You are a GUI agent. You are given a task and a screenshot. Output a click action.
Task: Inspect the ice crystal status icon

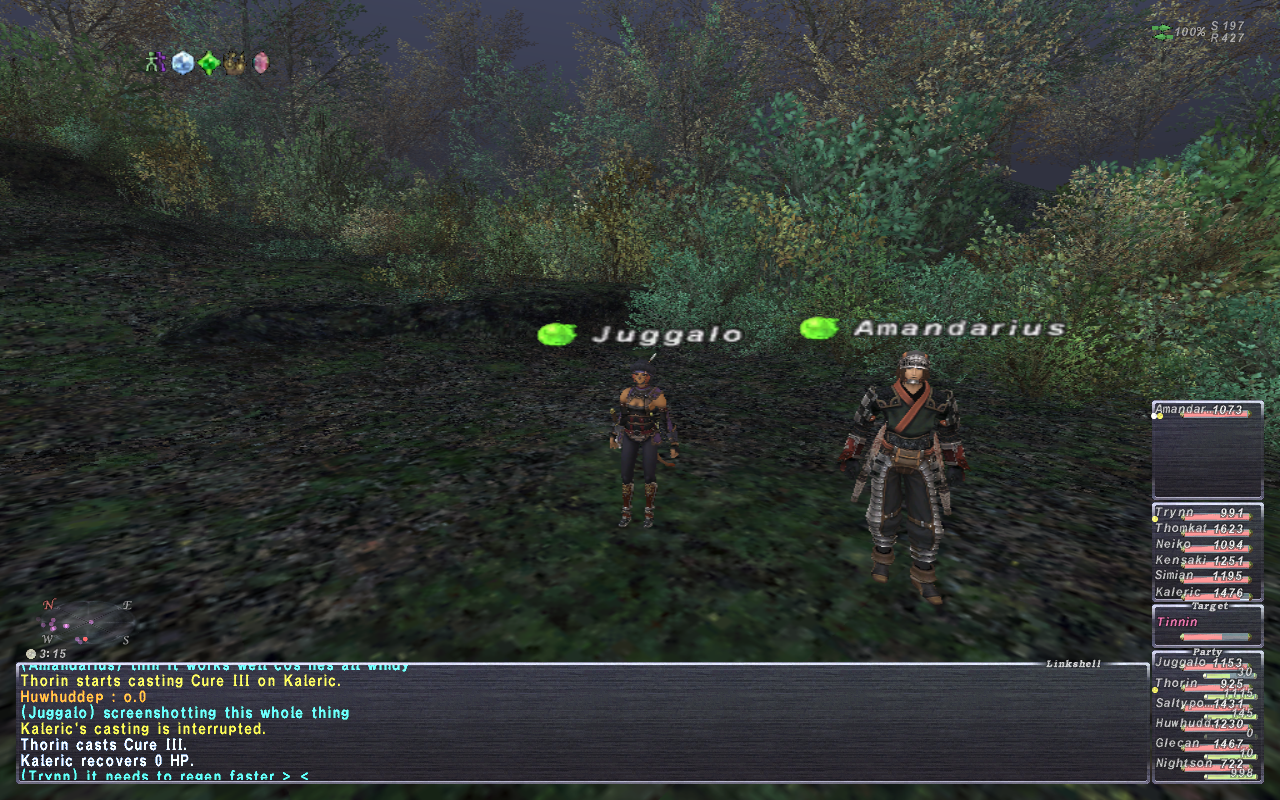182,63
